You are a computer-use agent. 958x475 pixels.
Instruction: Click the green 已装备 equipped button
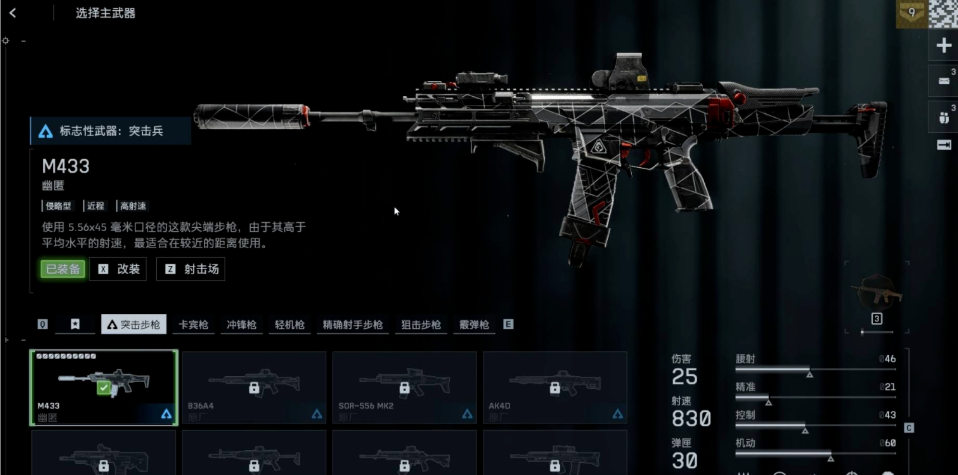point(63,269)
